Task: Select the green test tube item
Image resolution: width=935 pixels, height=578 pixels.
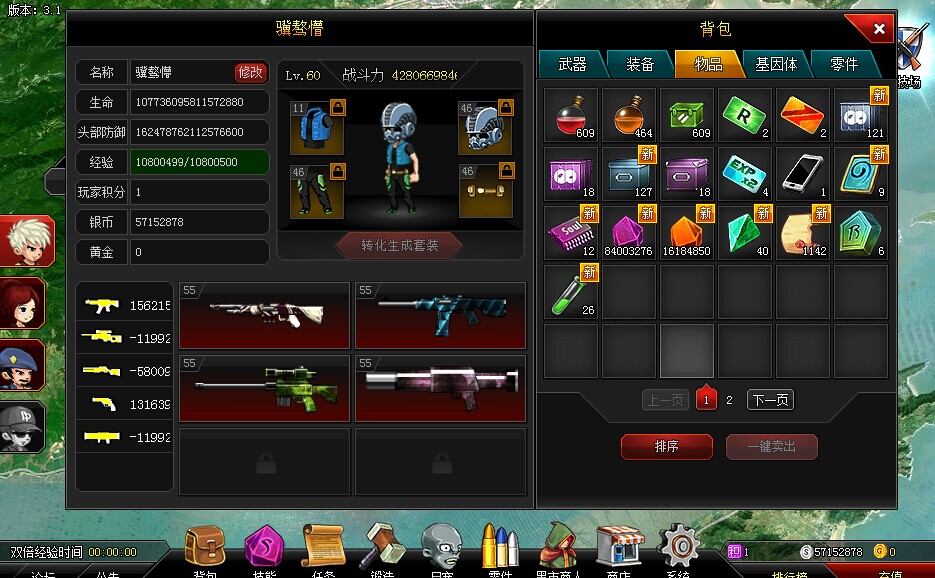Action: [x=571, y=291]
